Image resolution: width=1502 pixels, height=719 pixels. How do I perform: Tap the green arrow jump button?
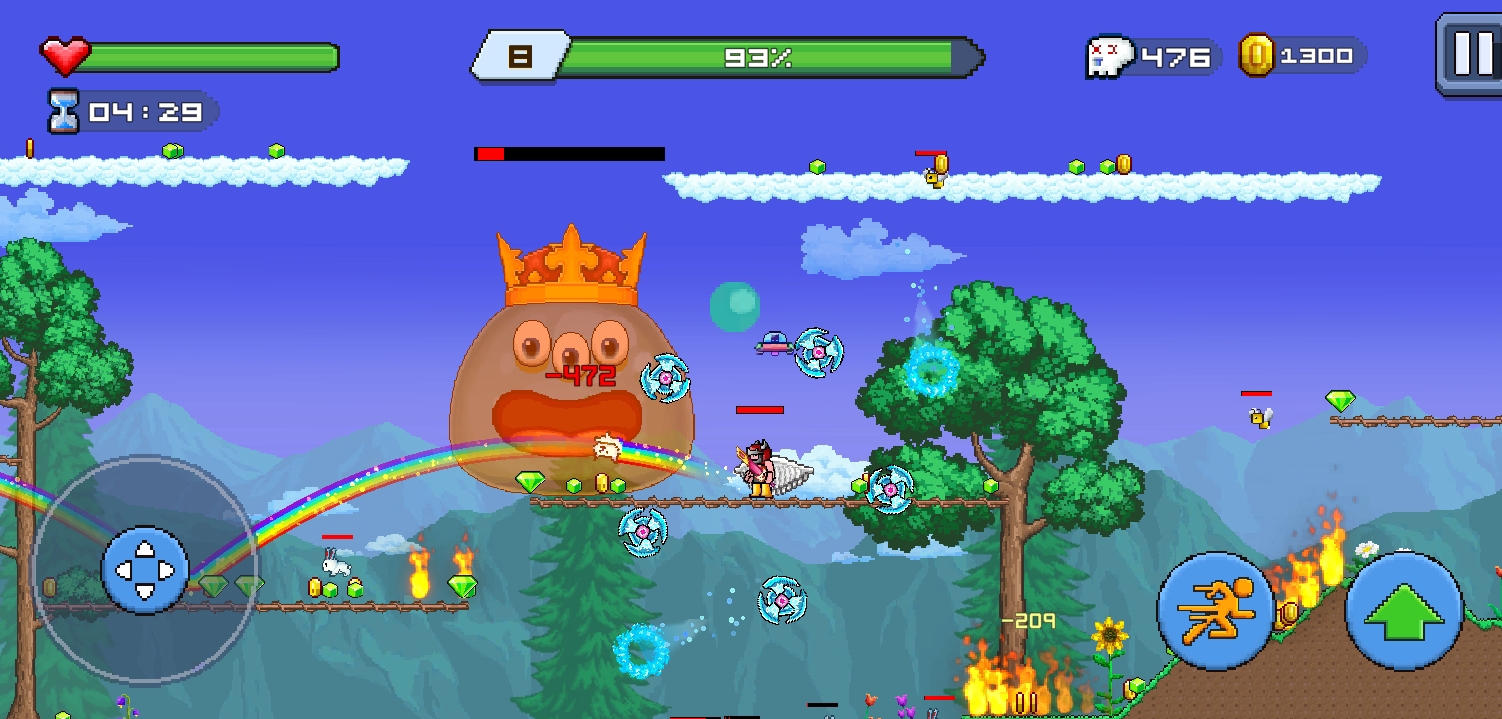click(x=1404, y=611)
